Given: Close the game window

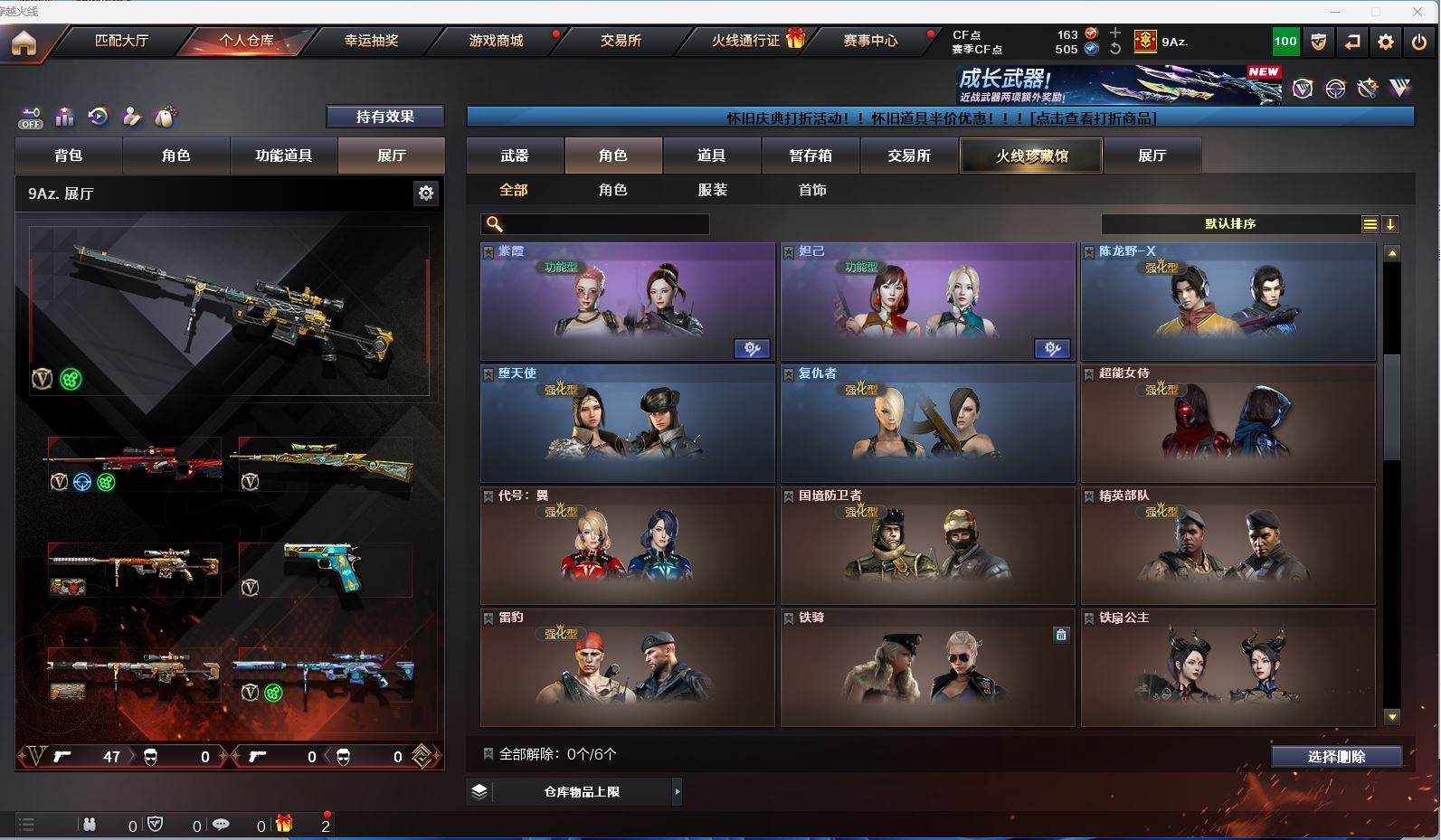Looking at the screenshot, I should coord(1417,12).
